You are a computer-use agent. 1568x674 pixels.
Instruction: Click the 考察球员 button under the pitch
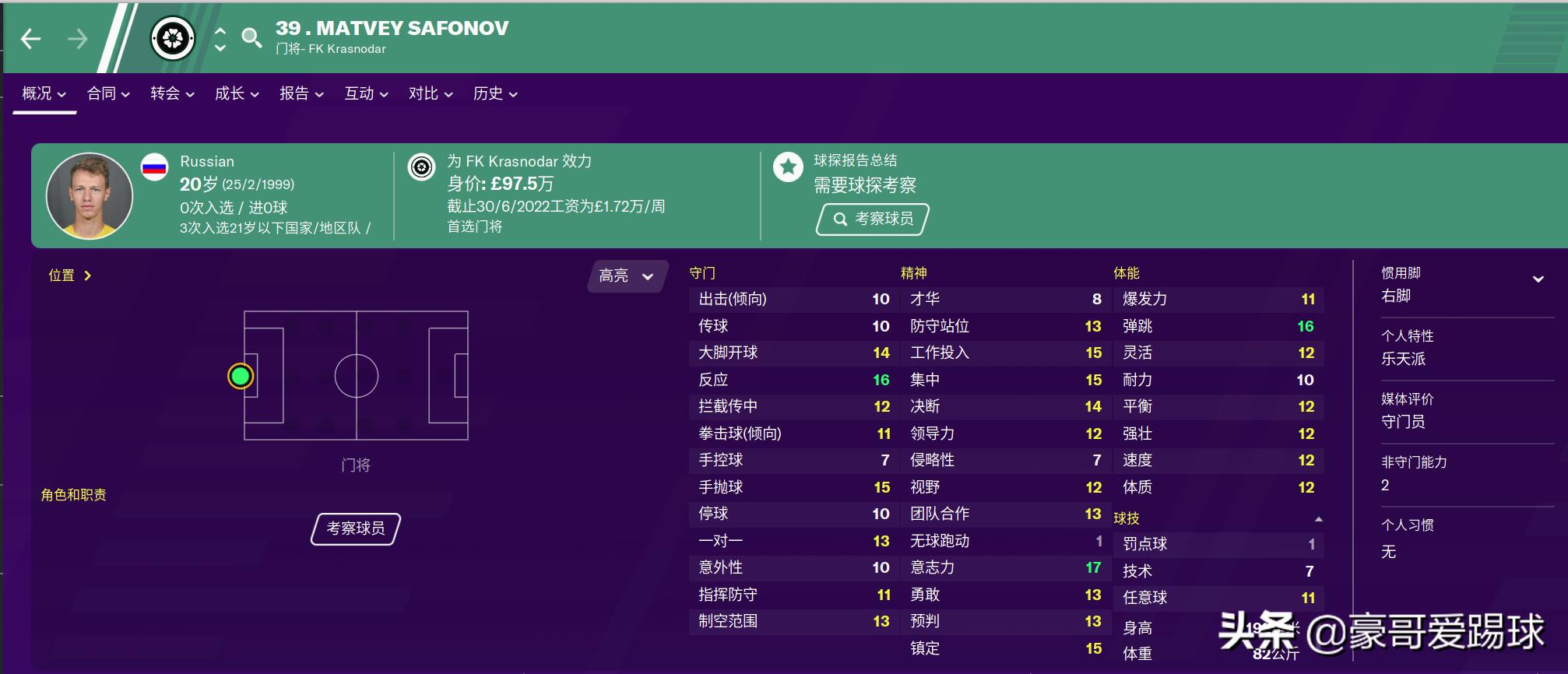pyautogui.click(x=354, y=528)
